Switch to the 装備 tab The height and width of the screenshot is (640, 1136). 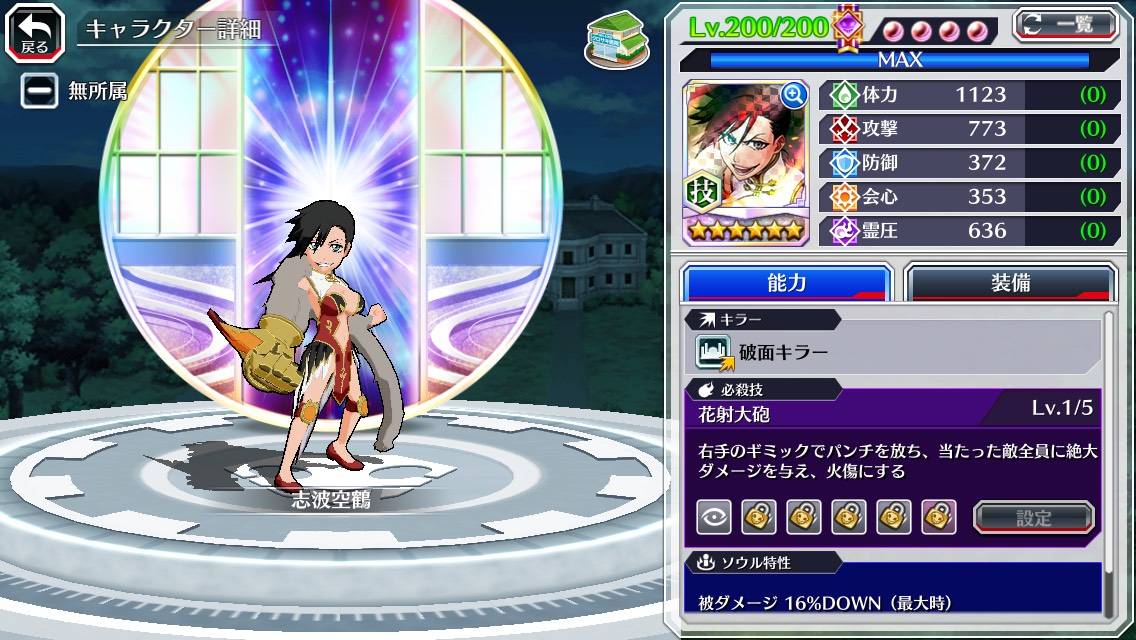pyautogui.click(x=1010, y=283)
